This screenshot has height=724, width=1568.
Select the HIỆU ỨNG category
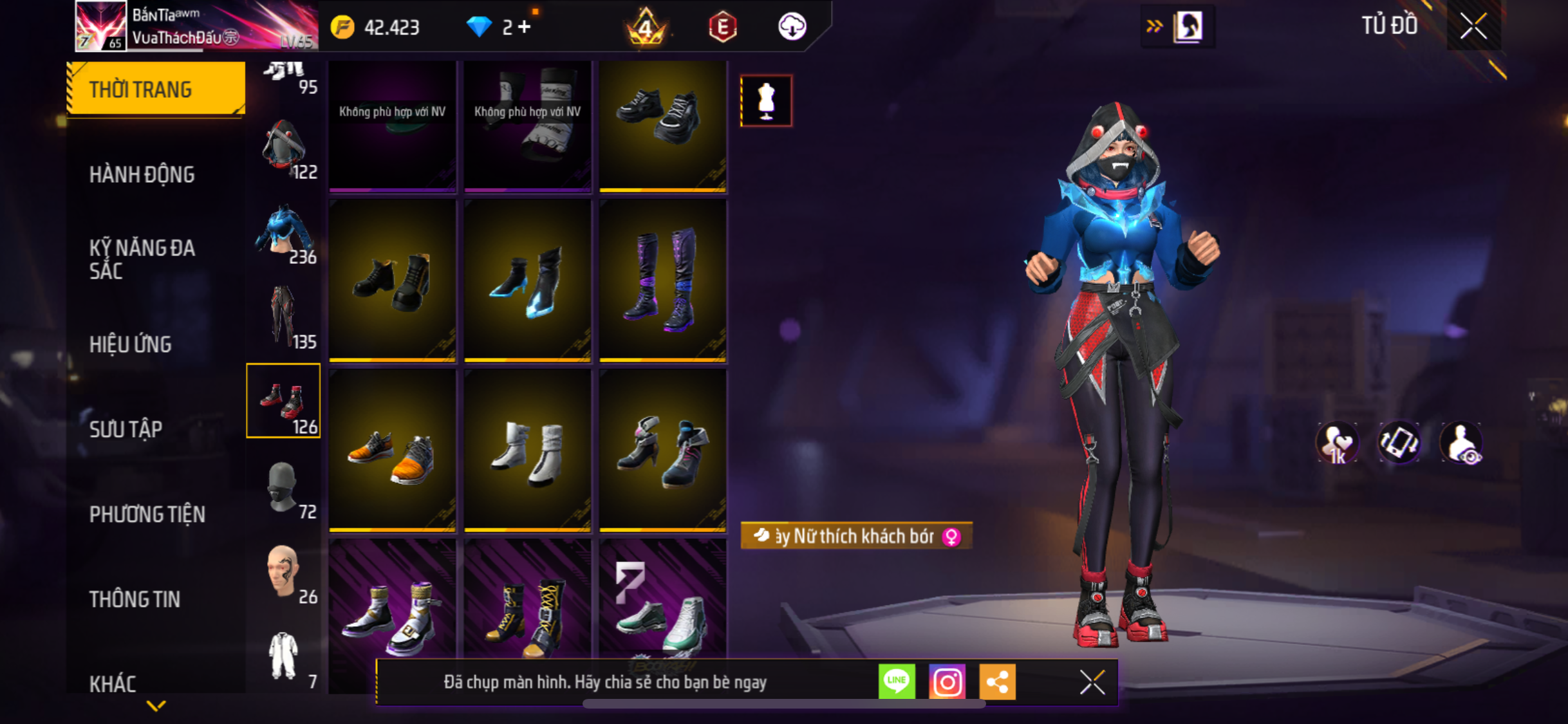click(x=130, y=344)
